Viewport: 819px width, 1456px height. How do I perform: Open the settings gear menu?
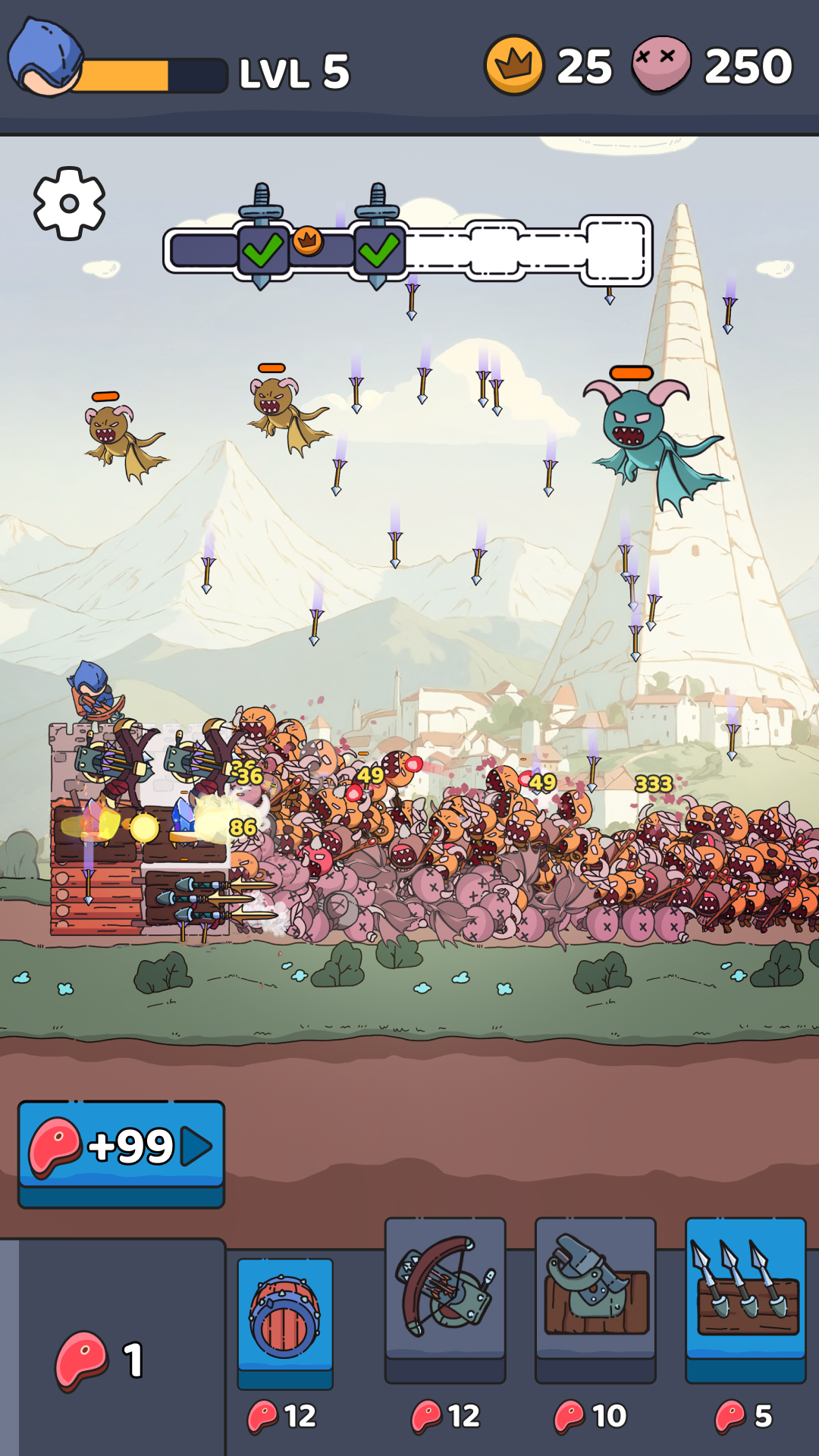[69, 203]
